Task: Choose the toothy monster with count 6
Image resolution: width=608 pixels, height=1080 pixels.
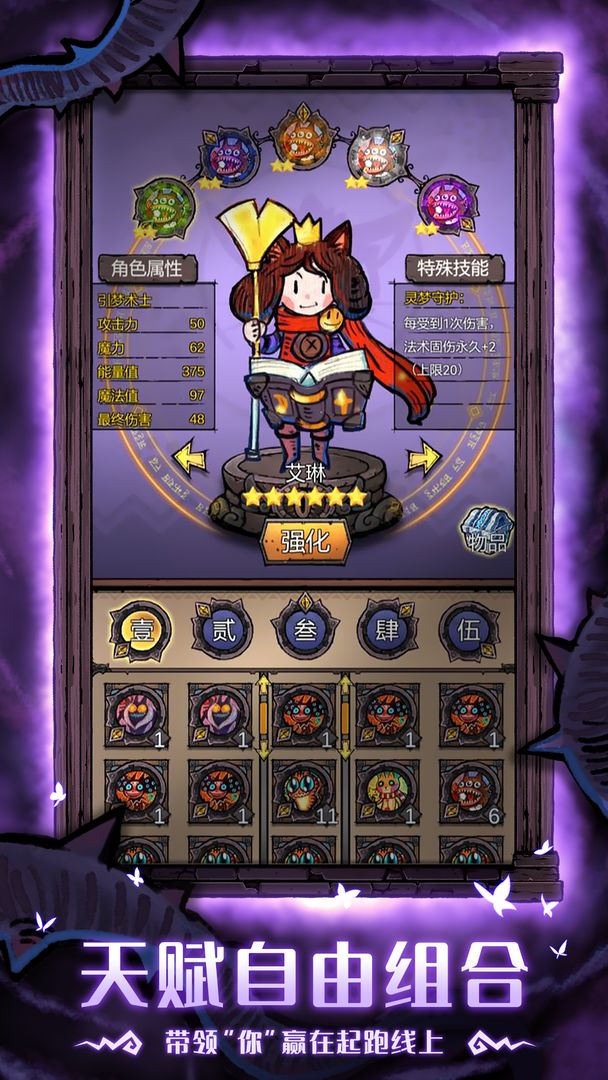Action: tap(470, 791)
